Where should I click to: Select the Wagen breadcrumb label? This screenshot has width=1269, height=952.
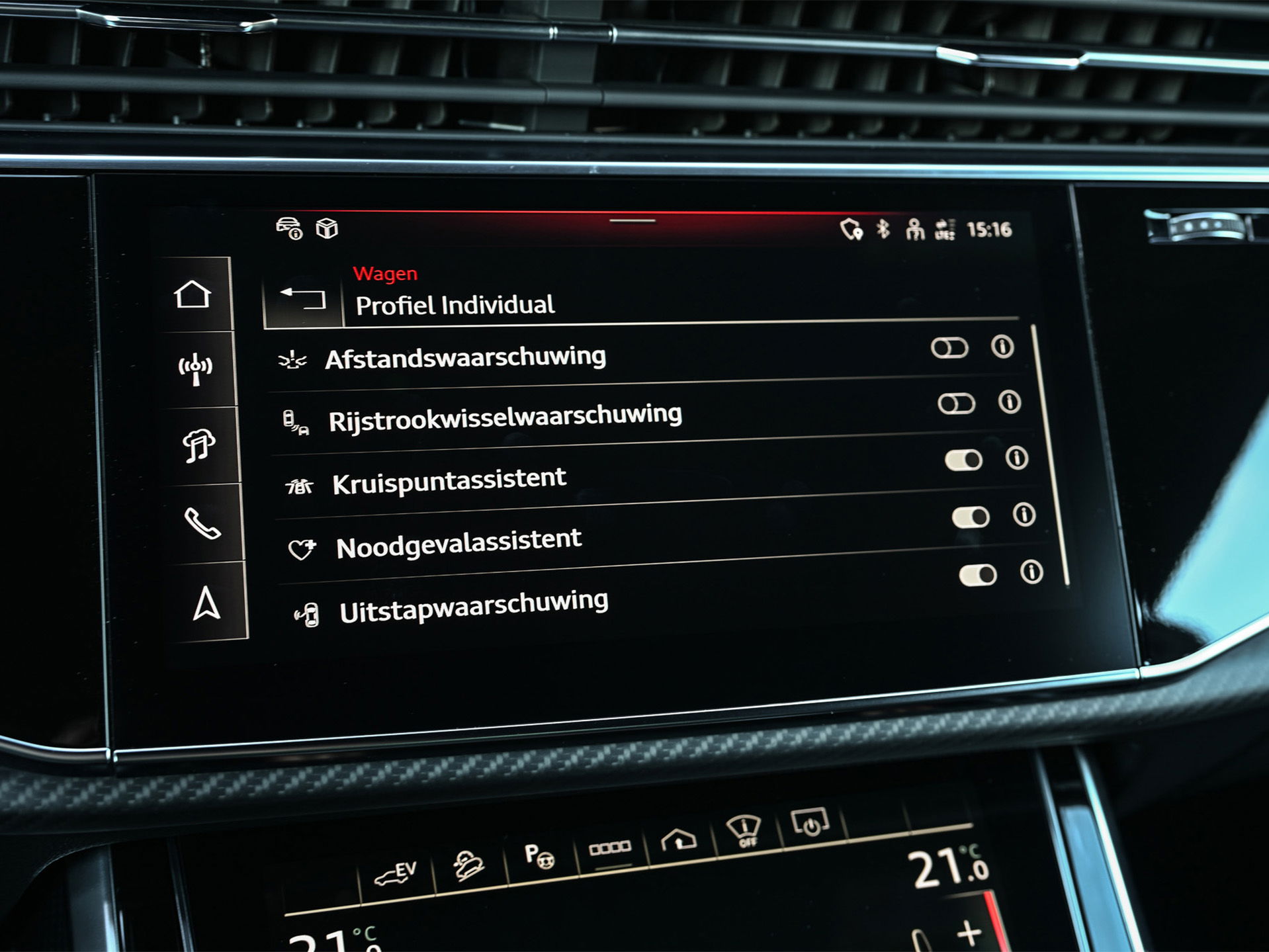pyautogui.click(x=386, y=273)
